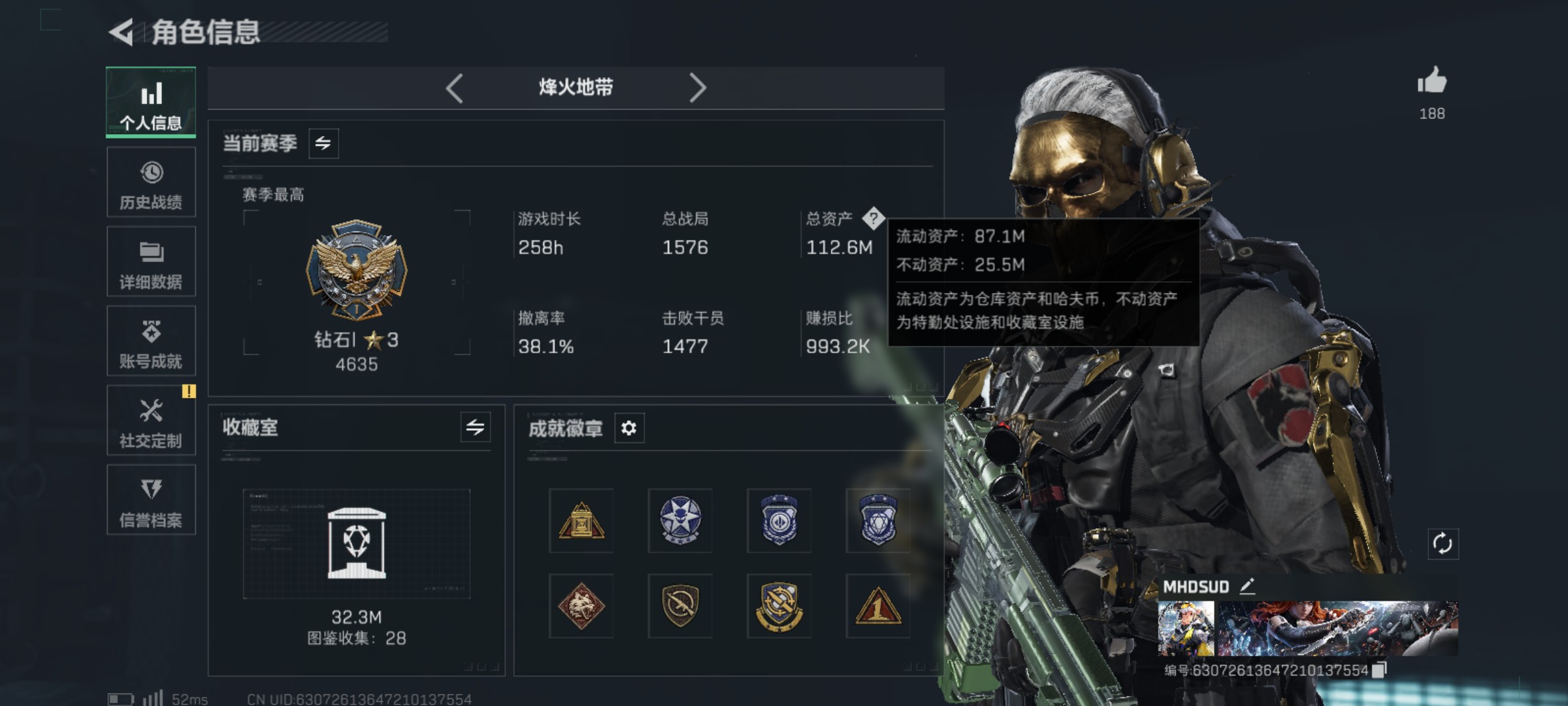The height and width of the screenshot is (706, 1568).
Task: Toggle the 收藏室 collection room swap switch
Action: pos(475,429)
